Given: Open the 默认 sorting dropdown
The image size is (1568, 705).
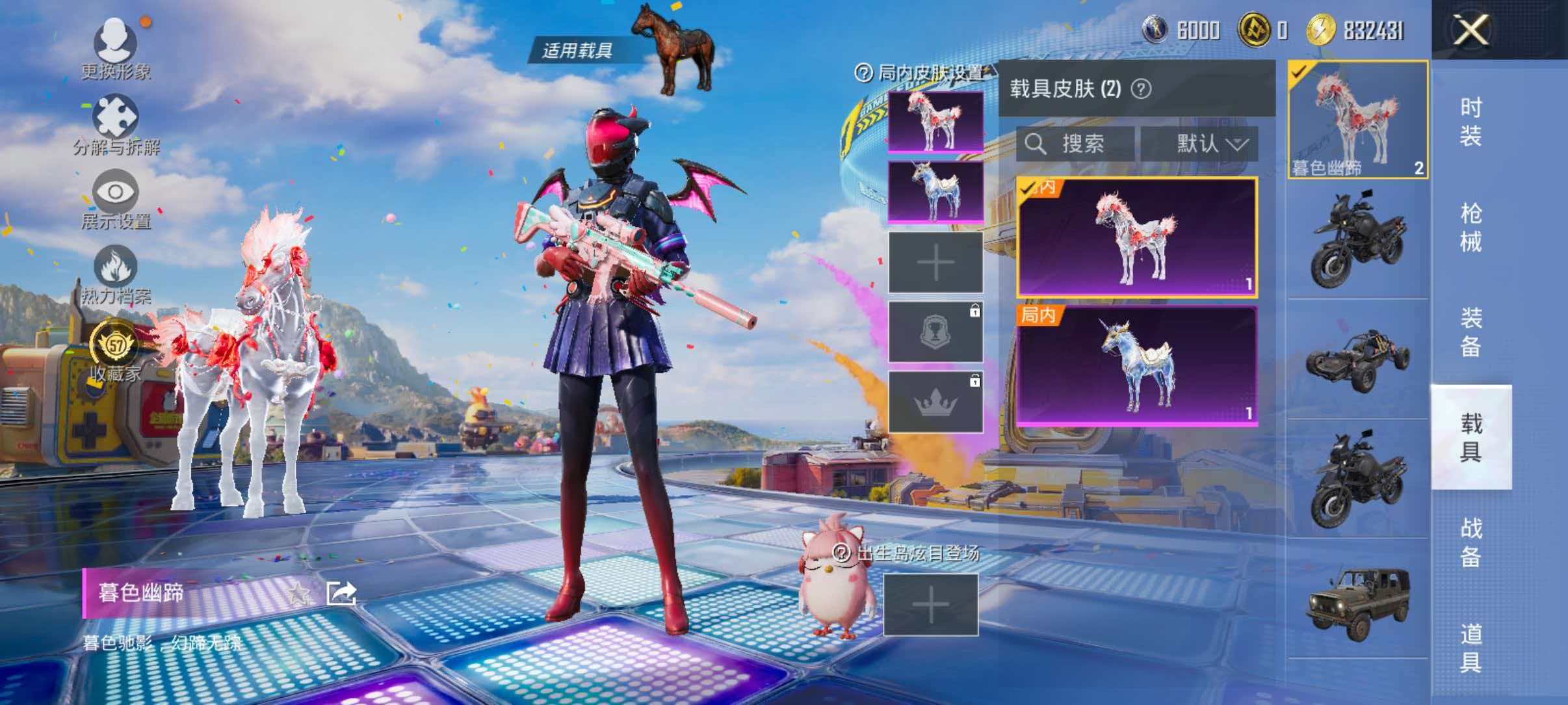Looking at the screenshot, I should click(1206, 144).
